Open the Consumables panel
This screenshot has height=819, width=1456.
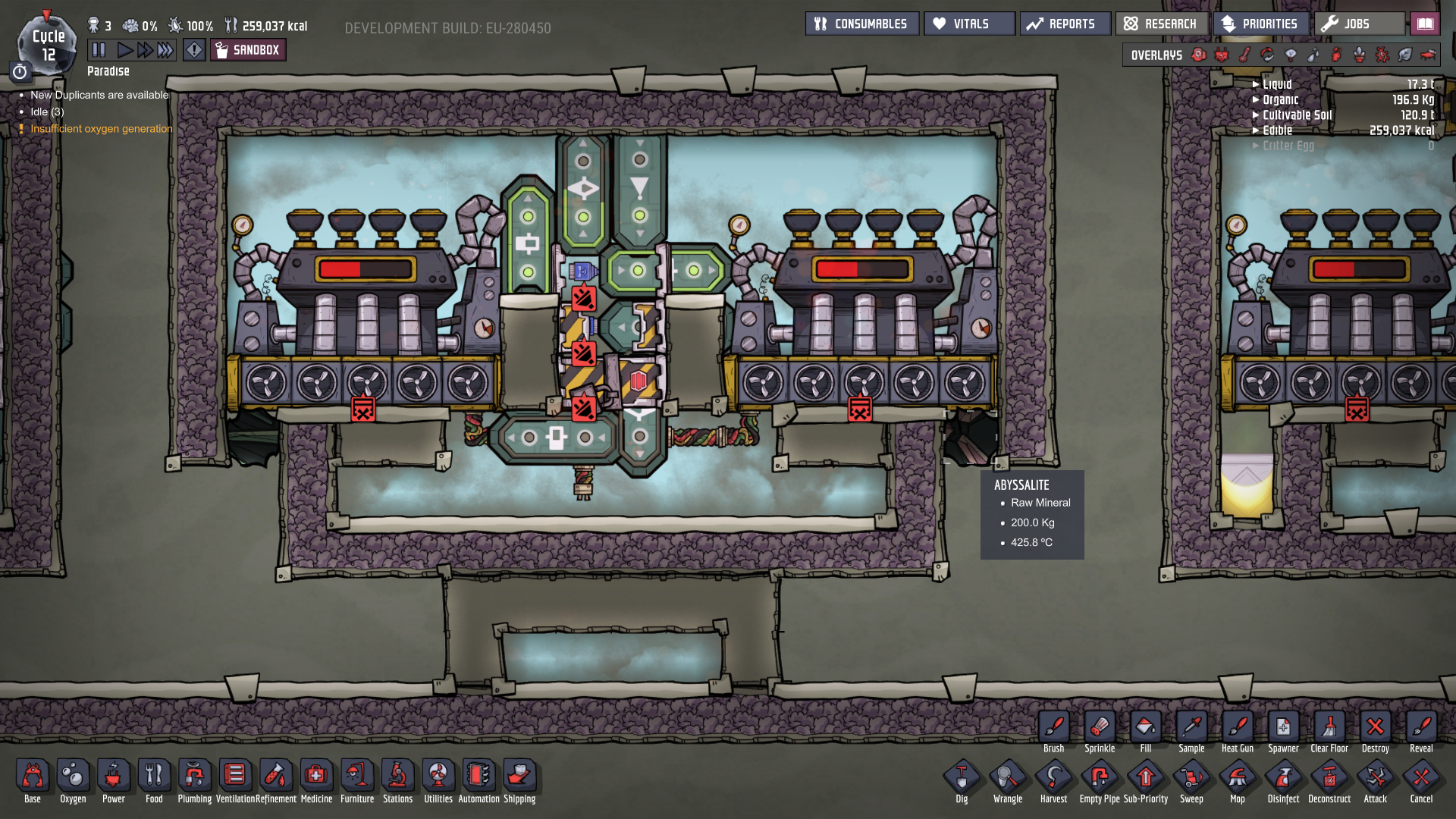861,24
